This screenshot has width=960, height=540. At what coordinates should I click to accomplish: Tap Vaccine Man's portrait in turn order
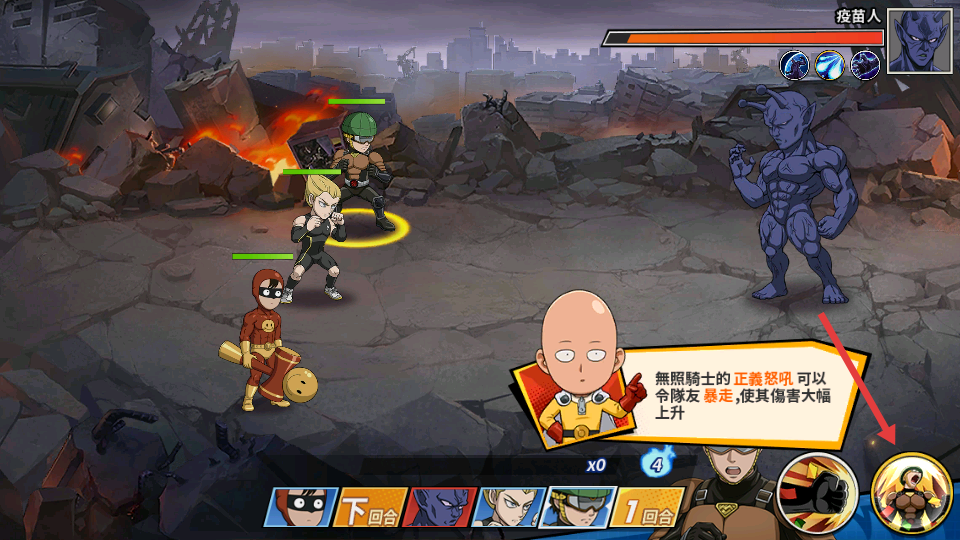[x=438, y=507]
